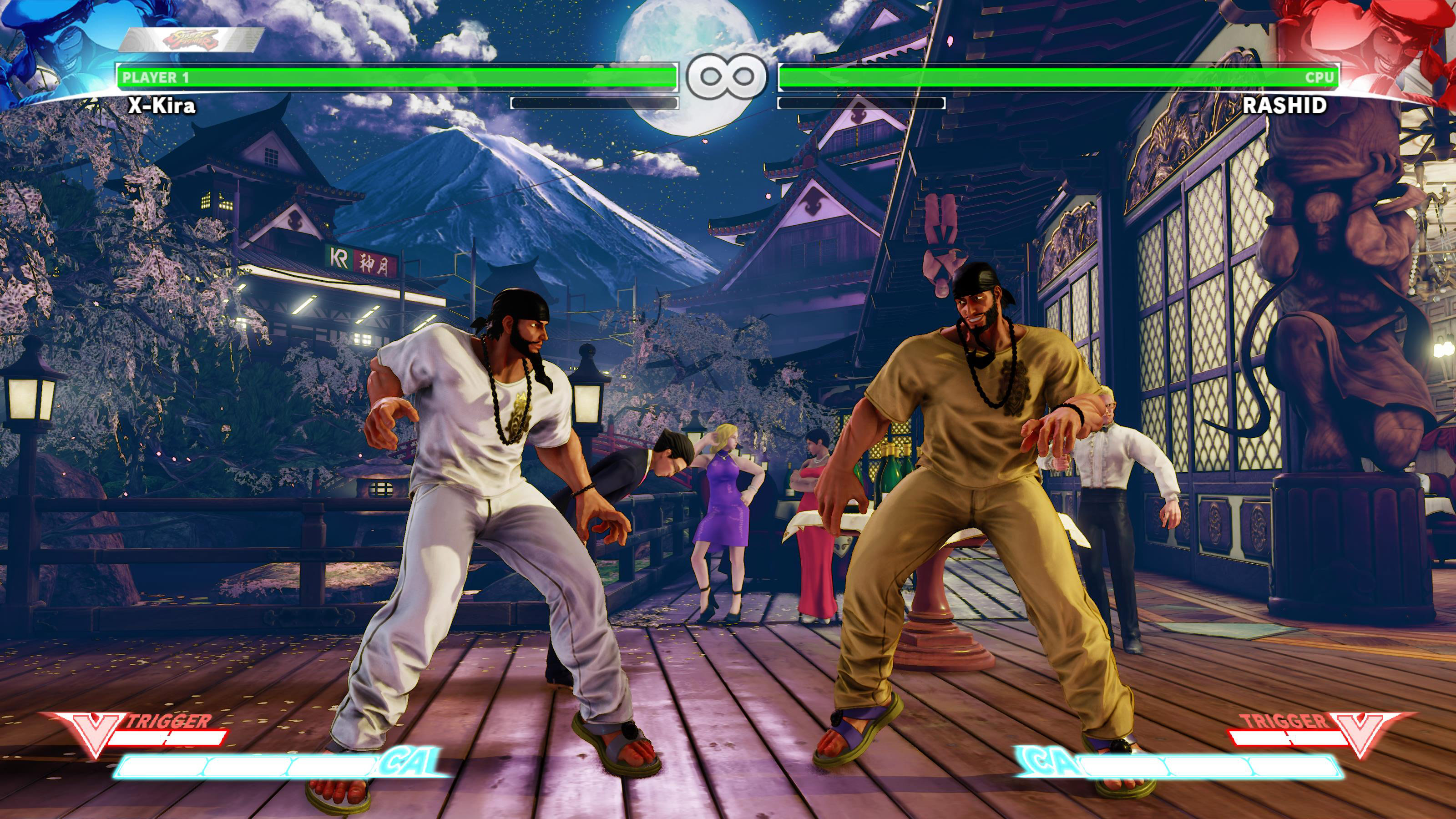Click the infinity round timer symbol
1456x819 pixels.
coord(726,76)
